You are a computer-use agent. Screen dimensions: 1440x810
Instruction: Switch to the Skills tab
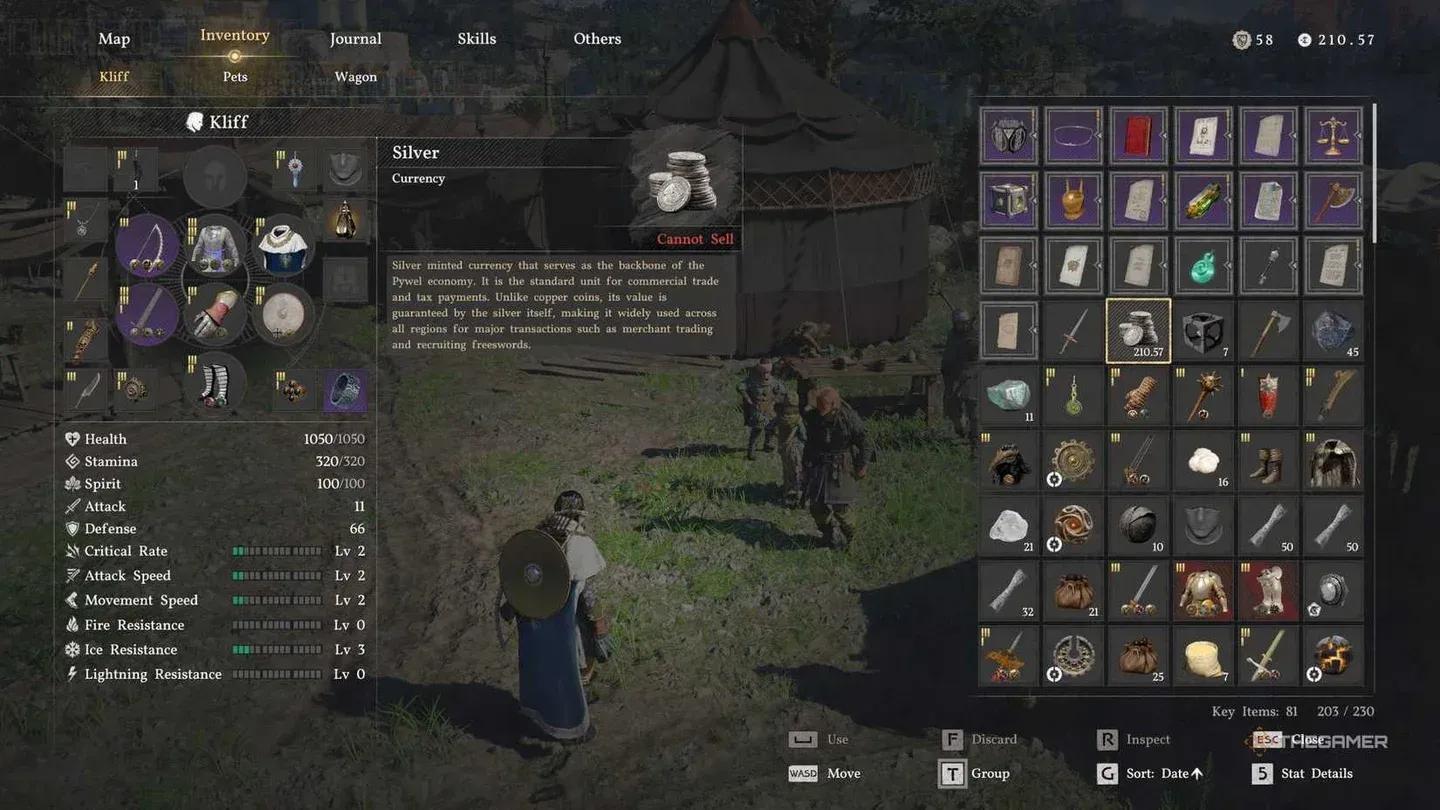477,38
